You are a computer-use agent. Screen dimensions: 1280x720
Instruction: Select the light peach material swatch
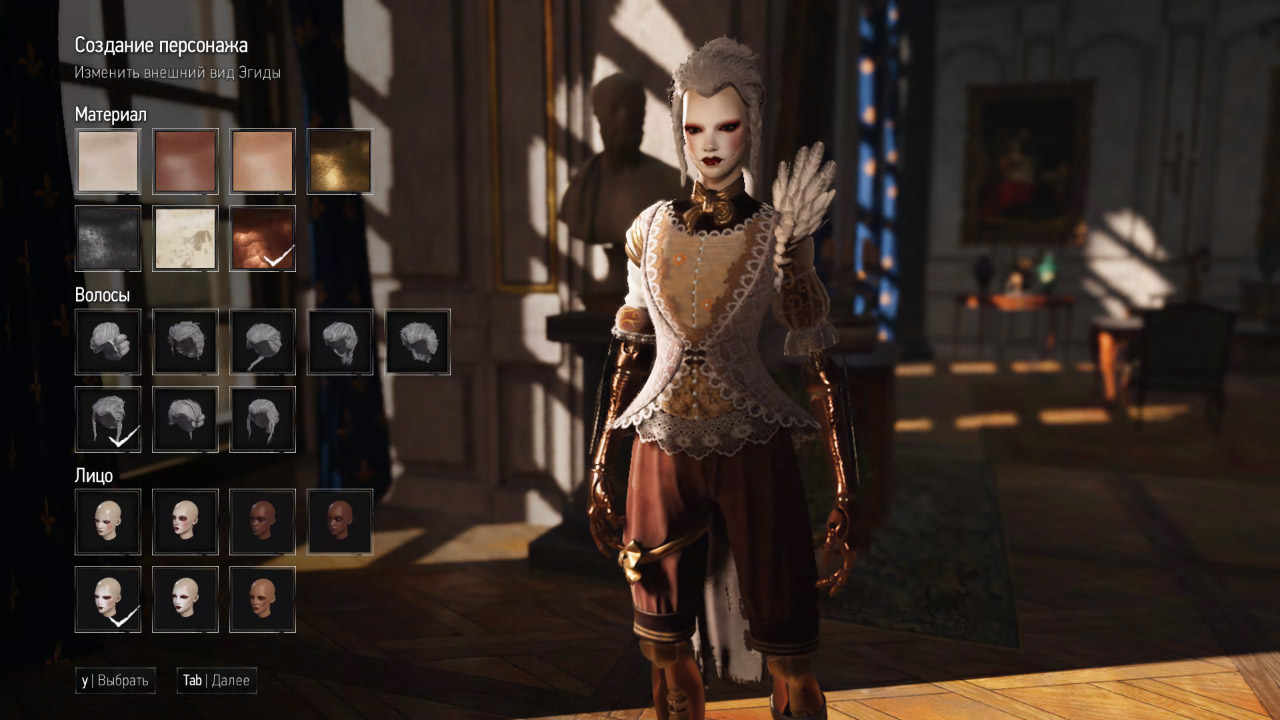point(262,161)
